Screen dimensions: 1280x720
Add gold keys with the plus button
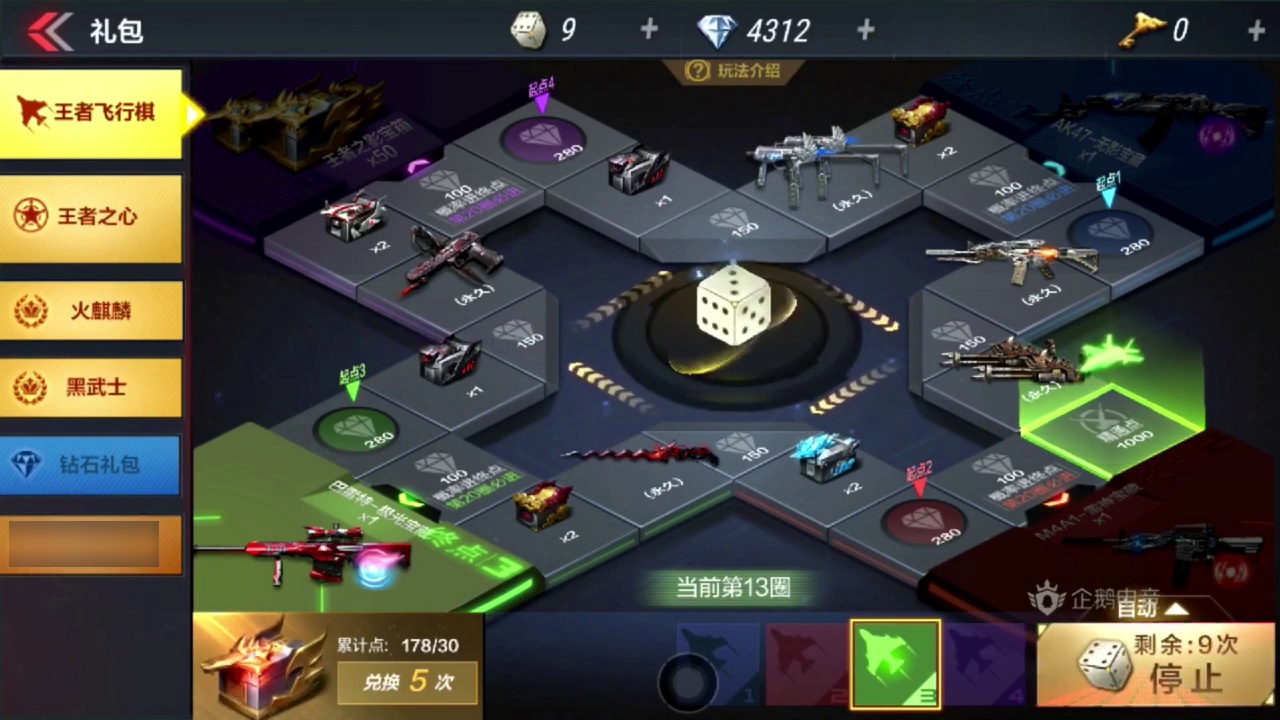click(1256, 30)
